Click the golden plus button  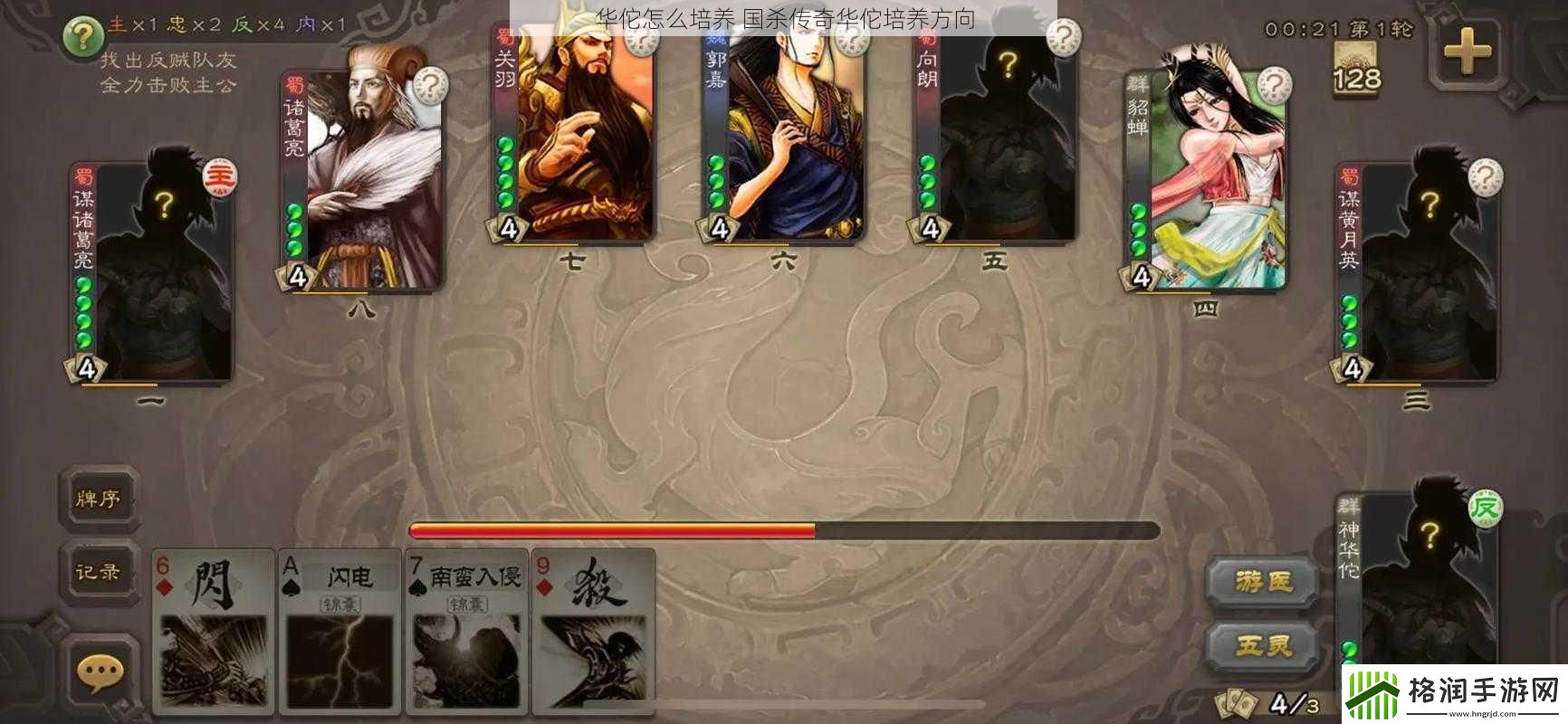[x=1467, y=52]
